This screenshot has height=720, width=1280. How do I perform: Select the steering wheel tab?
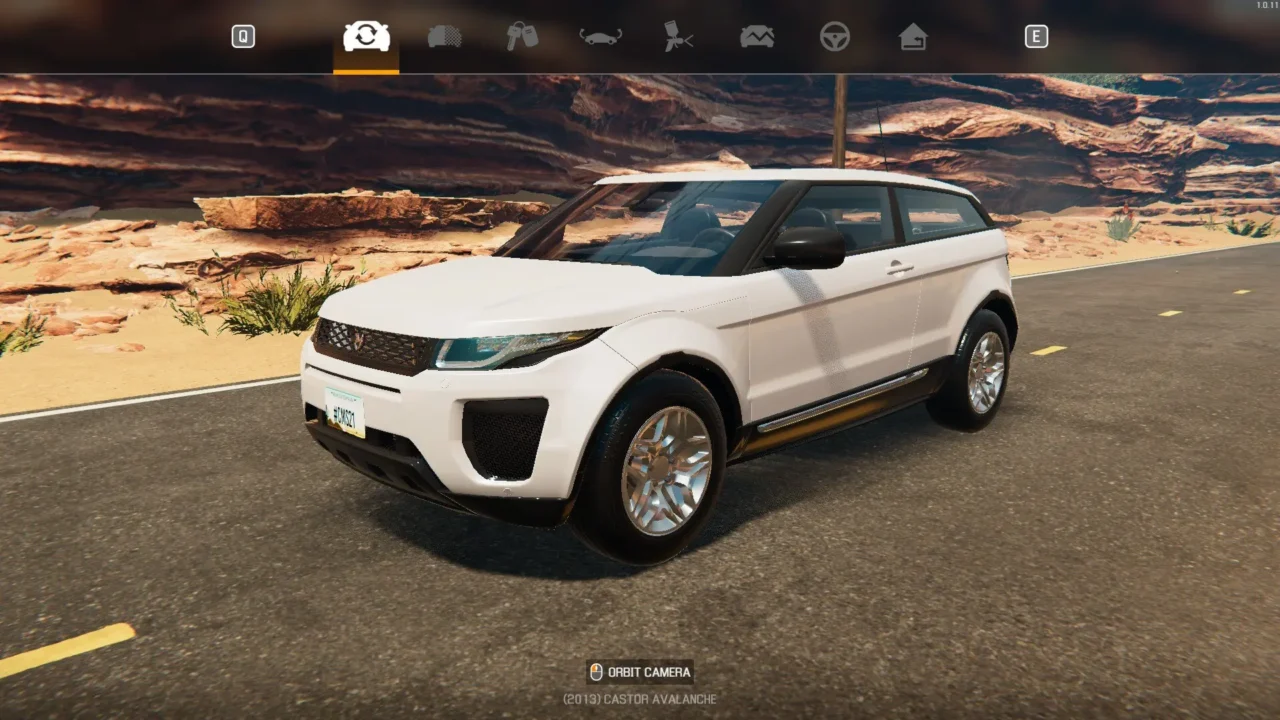pos(835,37)
